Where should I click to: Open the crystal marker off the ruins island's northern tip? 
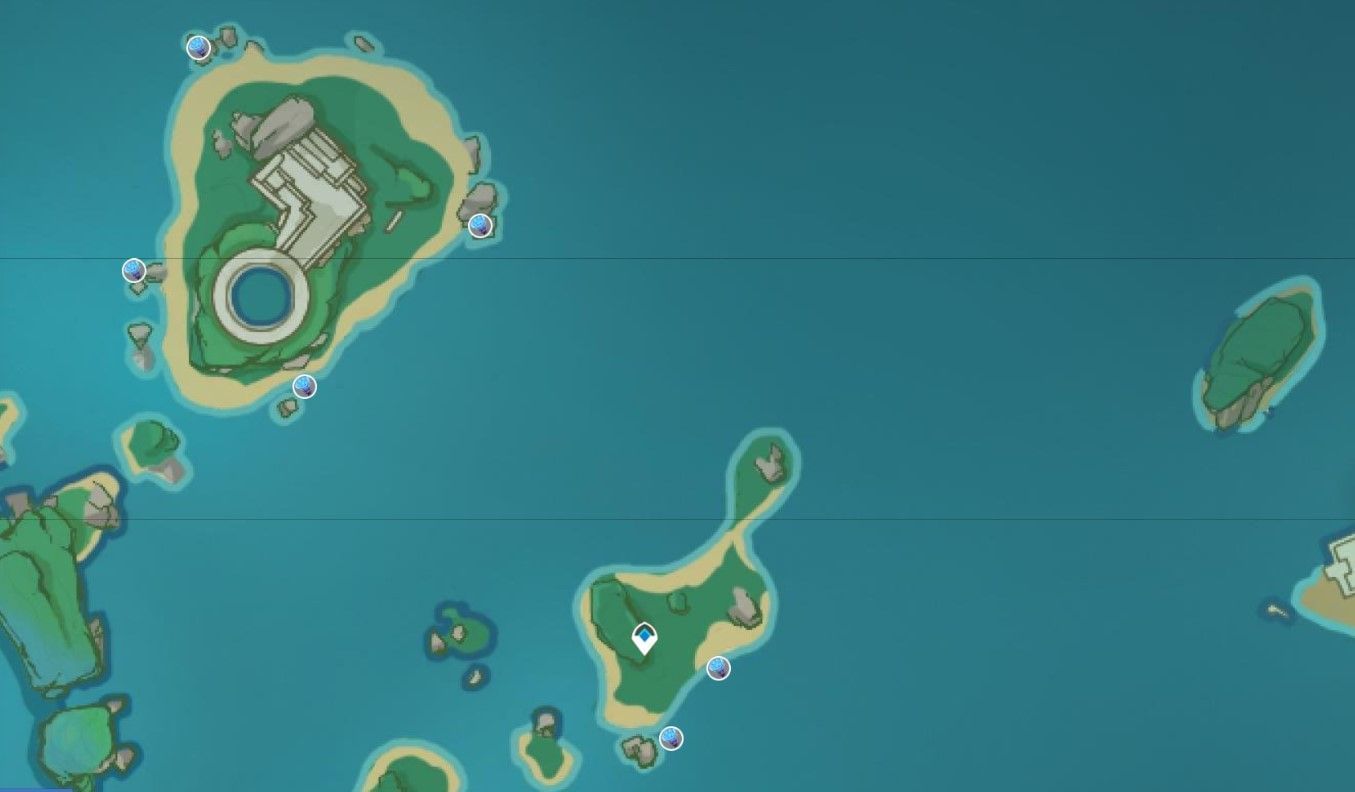[198, 47]
